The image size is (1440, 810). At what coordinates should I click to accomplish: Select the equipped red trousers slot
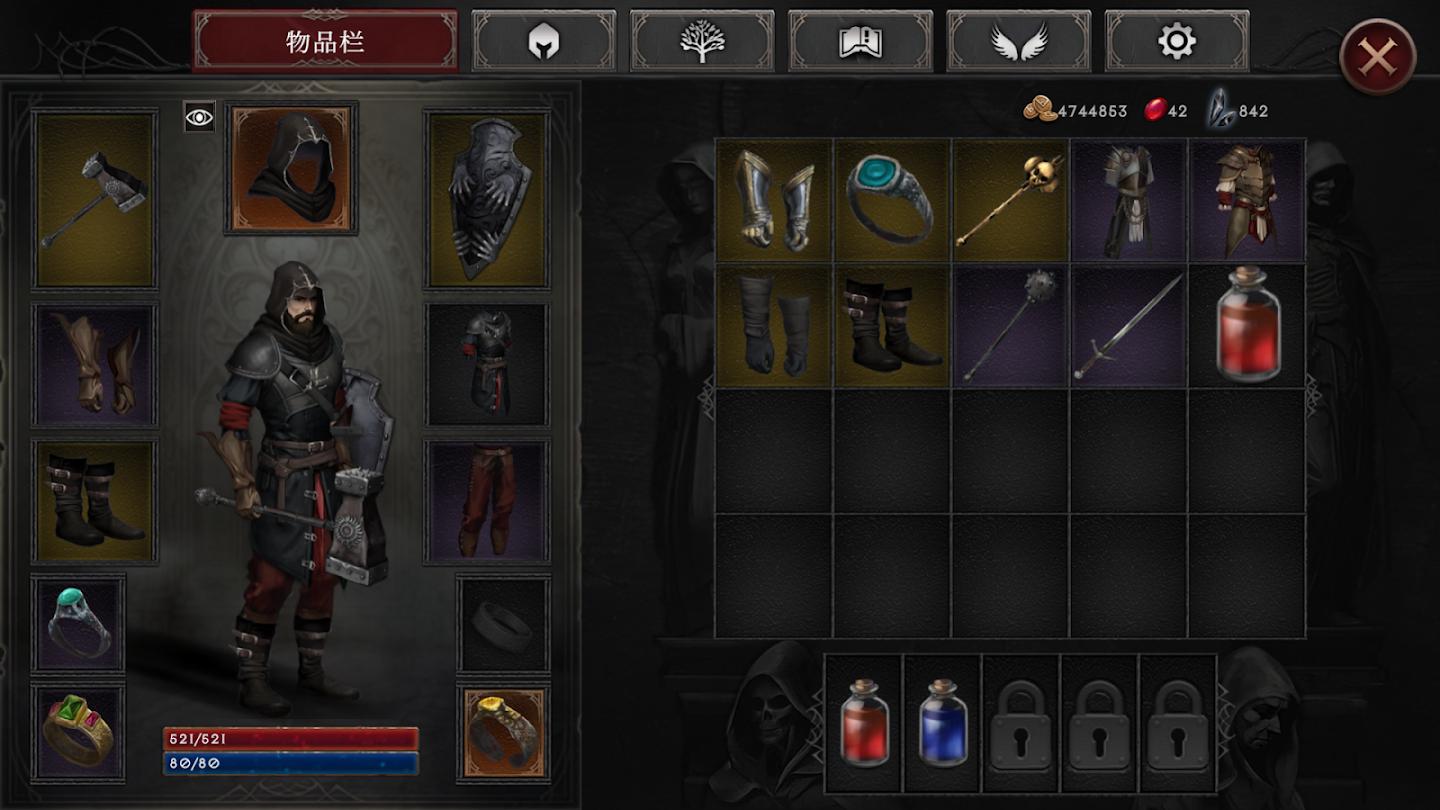tap(487, 500)
